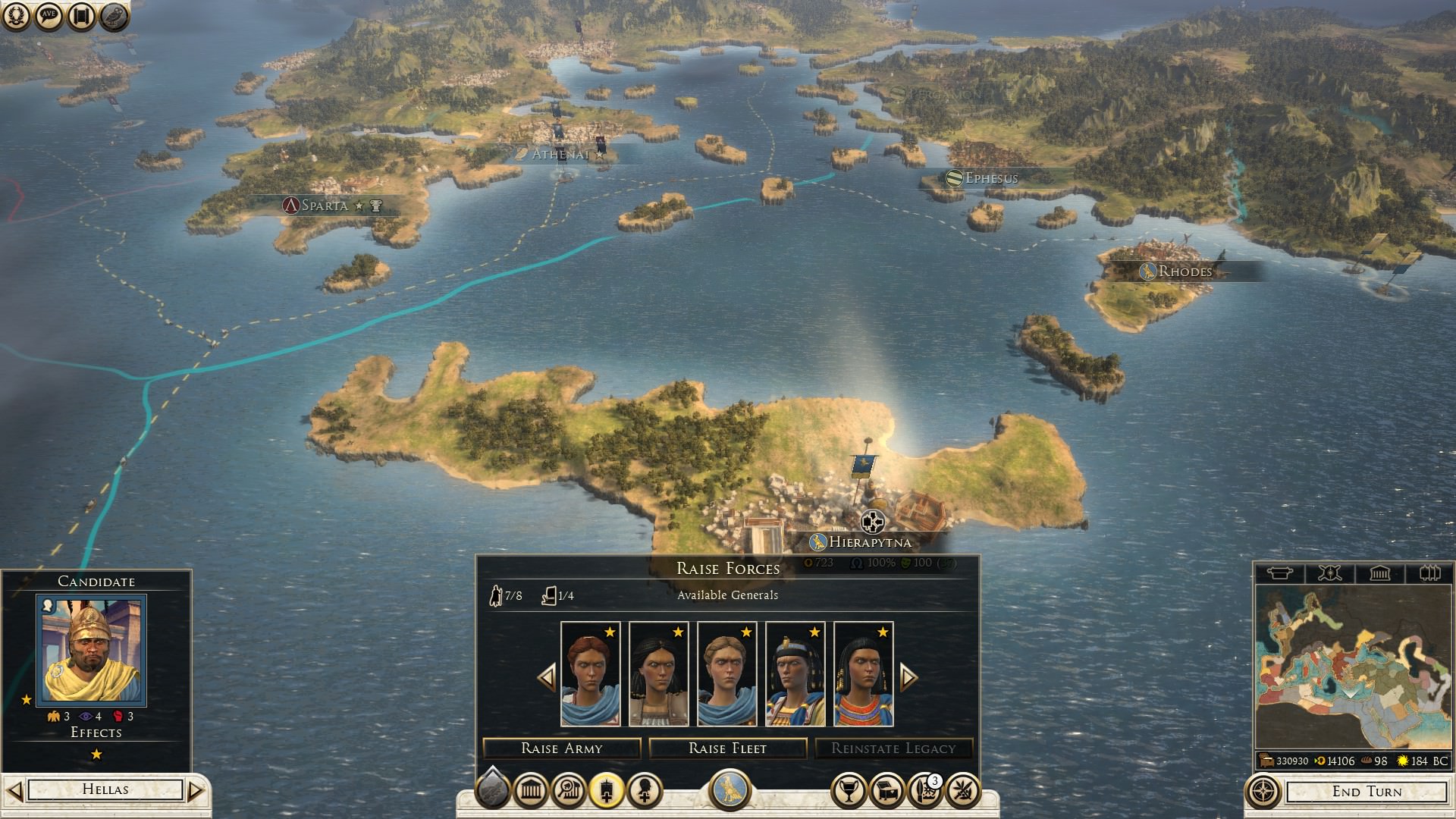The width and height of the screenshot is (1456, 819).
Task: View missions using the scroll icon top left
Action: pos(79,15)
